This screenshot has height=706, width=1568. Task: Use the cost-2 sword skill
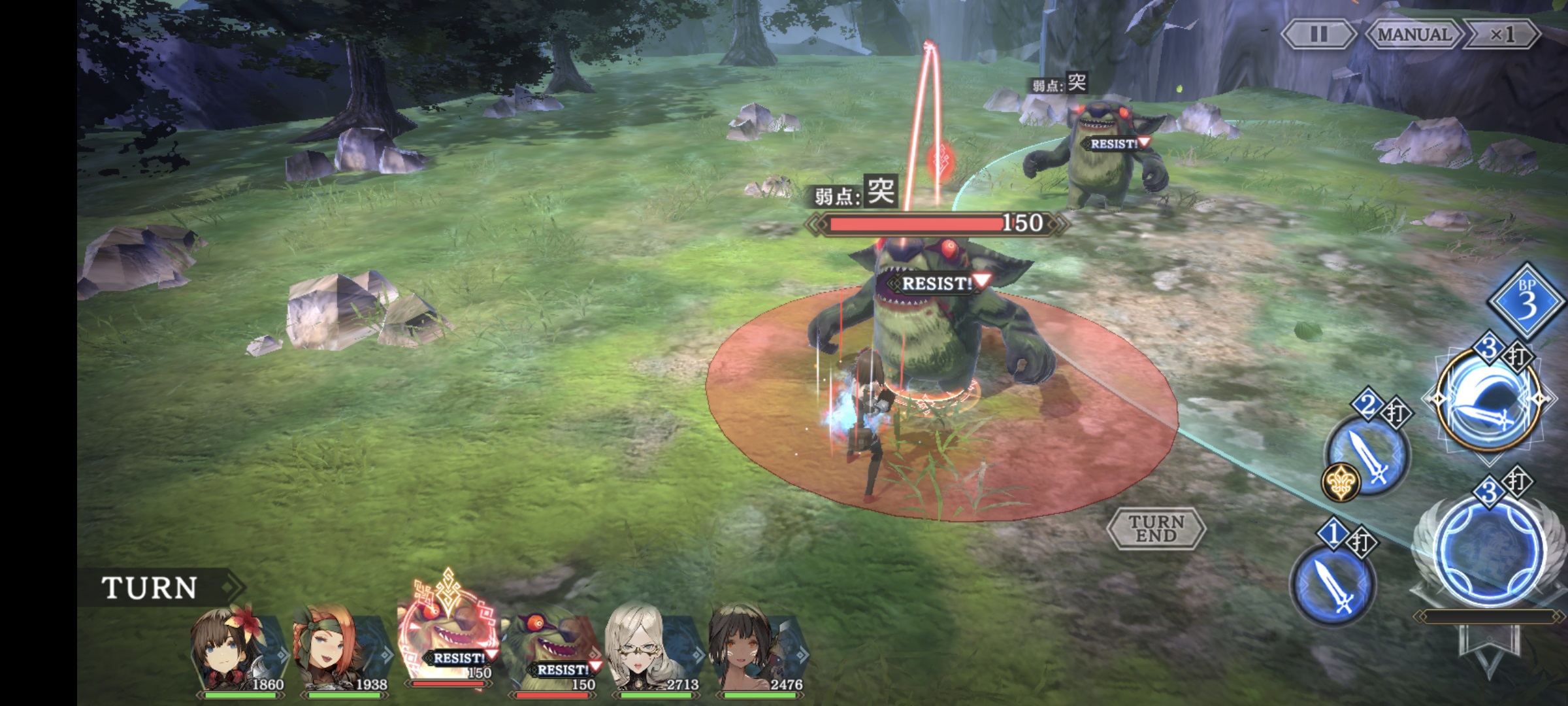1369,454
